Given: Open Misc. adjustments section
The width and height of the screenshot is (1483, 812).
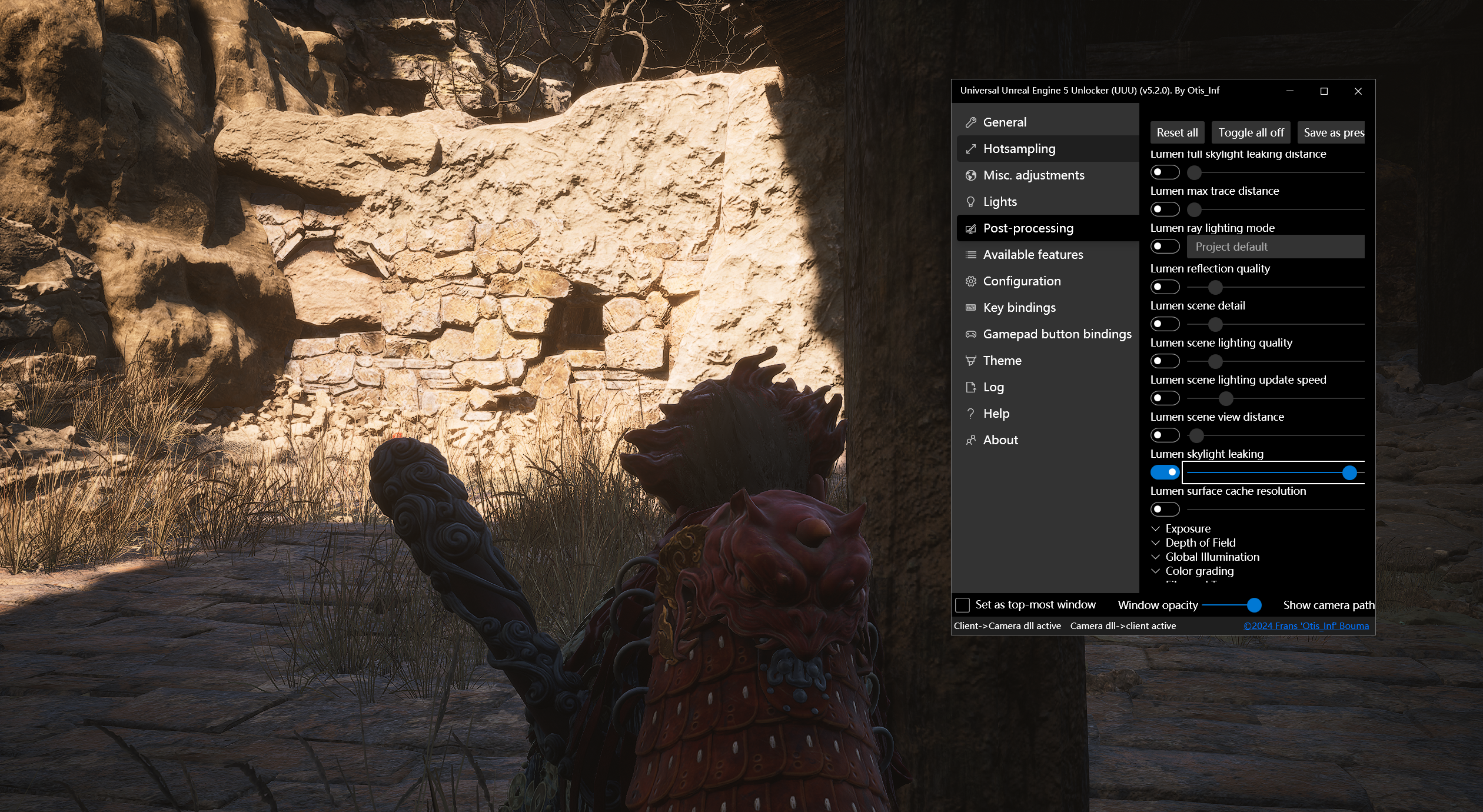Looking at the screenshot, I should tap(1033, 175).
